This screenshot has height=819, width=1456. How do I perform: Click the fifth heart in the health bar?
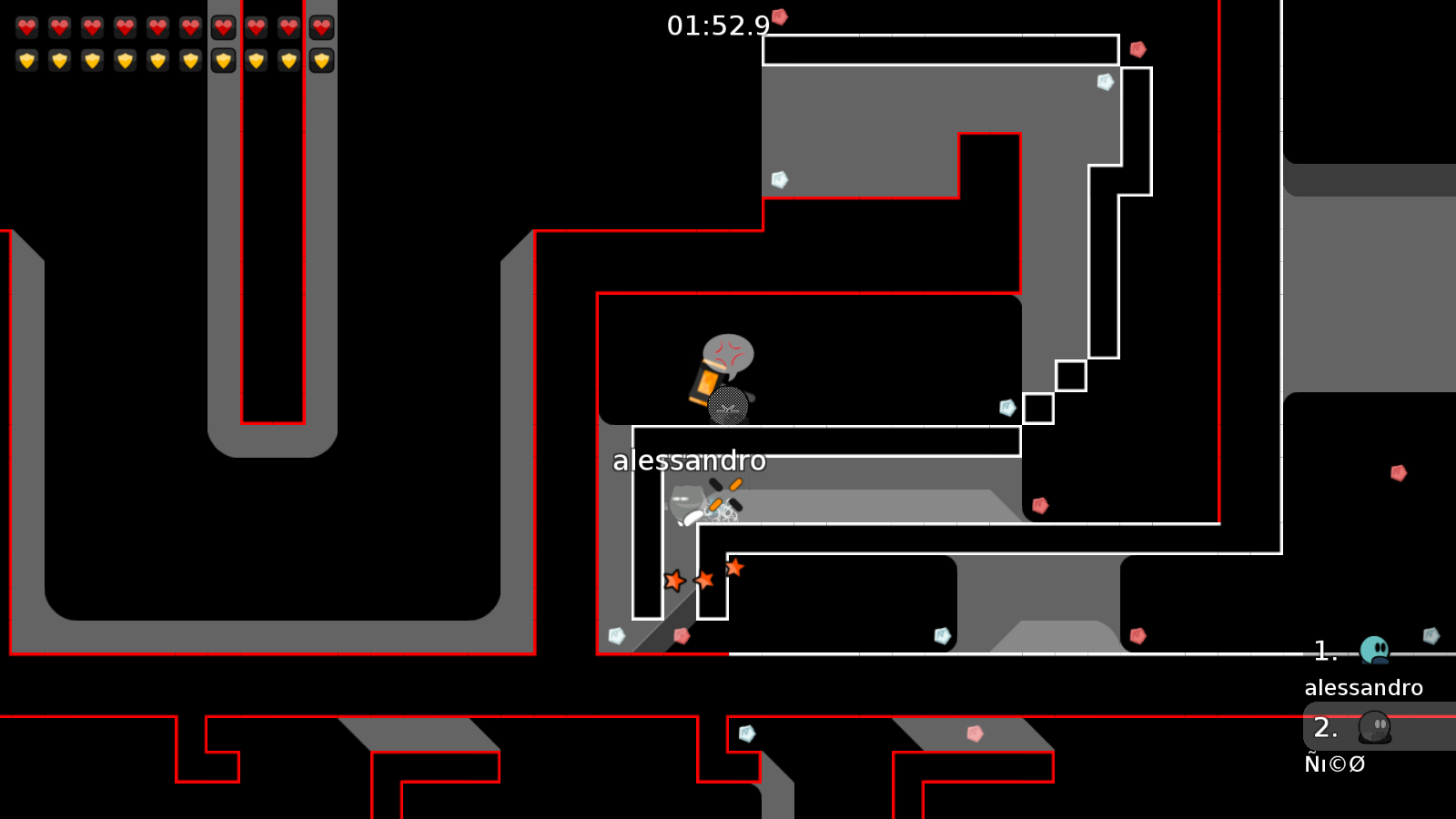click(157, 27)
